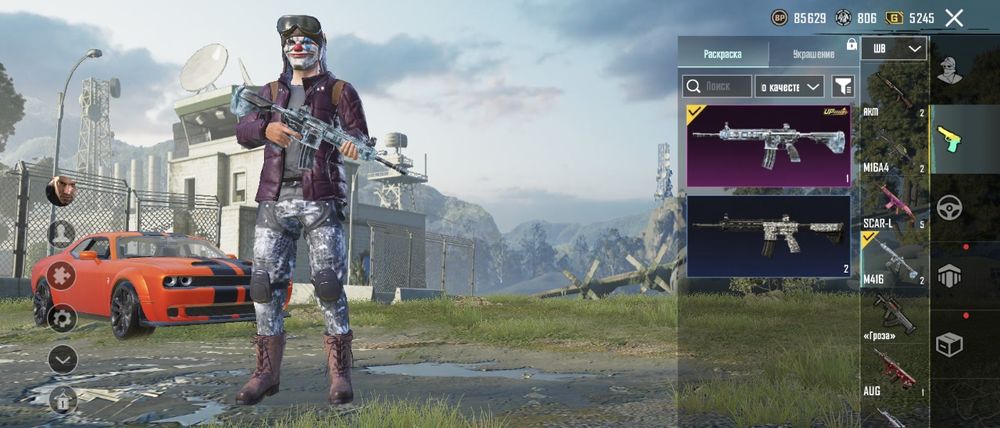
Task: Switch to the Раскраска tab
Action: click(722, 53)
